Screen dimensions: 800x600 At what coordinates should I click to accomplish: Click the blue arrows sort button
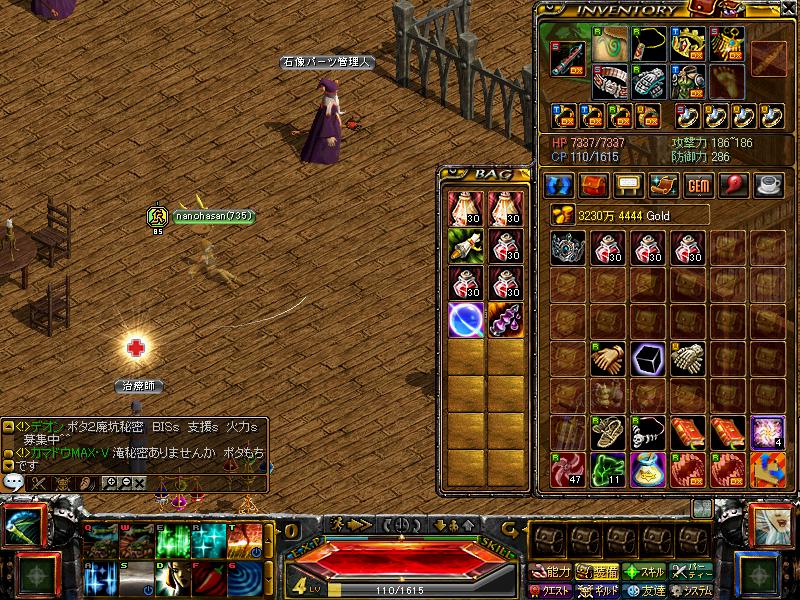559,186
